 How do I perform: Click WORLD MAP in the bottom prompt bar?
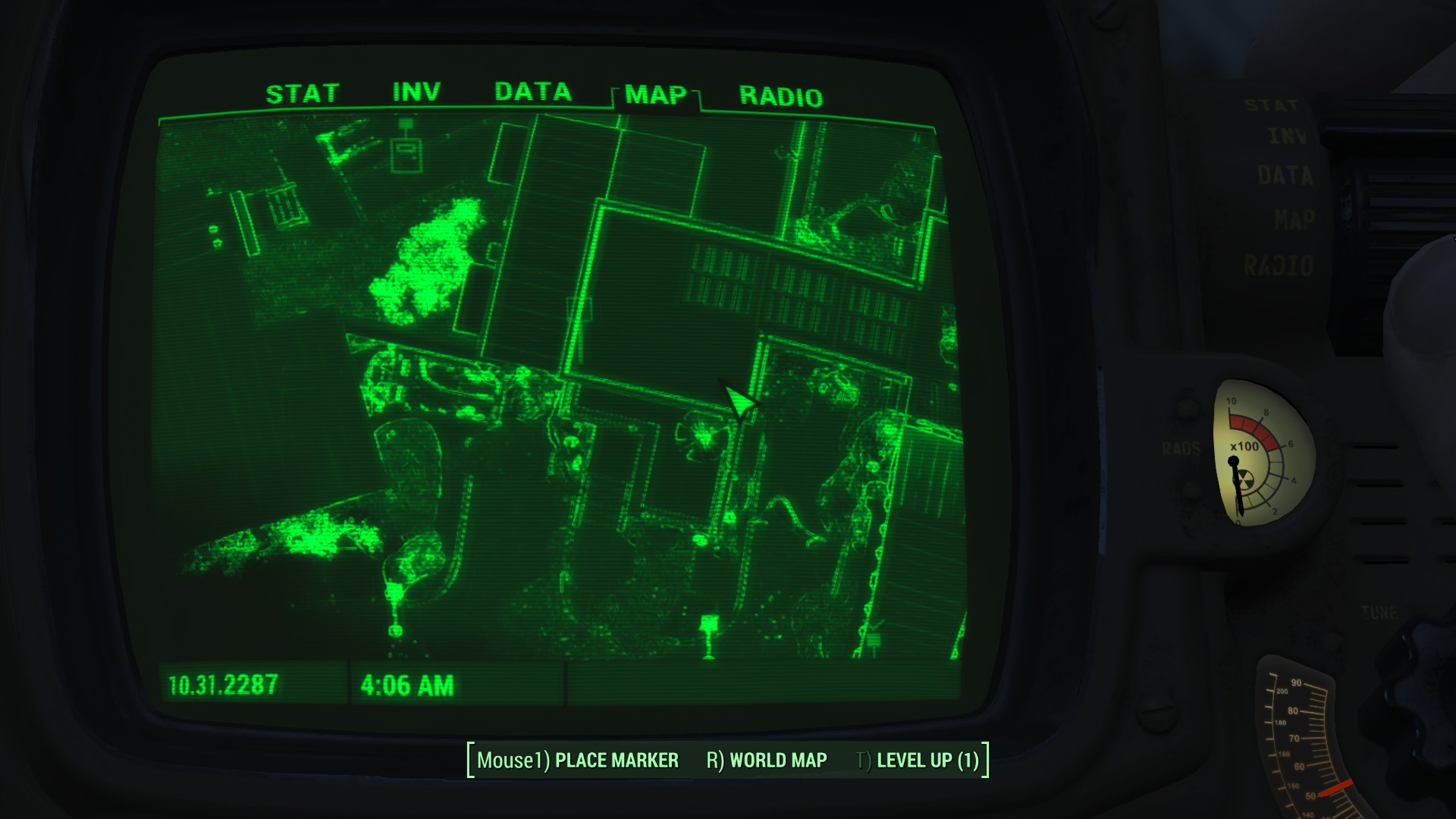[x=774, y=758]
